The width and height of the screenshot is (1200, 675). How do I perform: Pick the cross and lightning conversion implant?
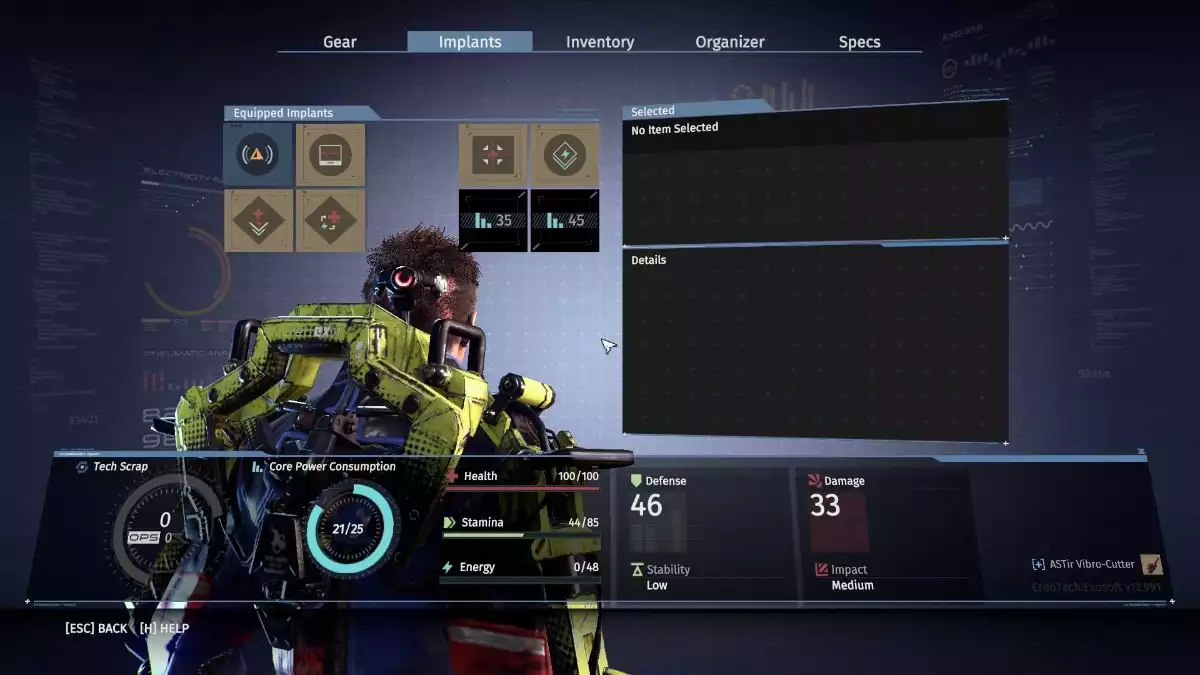(x=330, y=221)
